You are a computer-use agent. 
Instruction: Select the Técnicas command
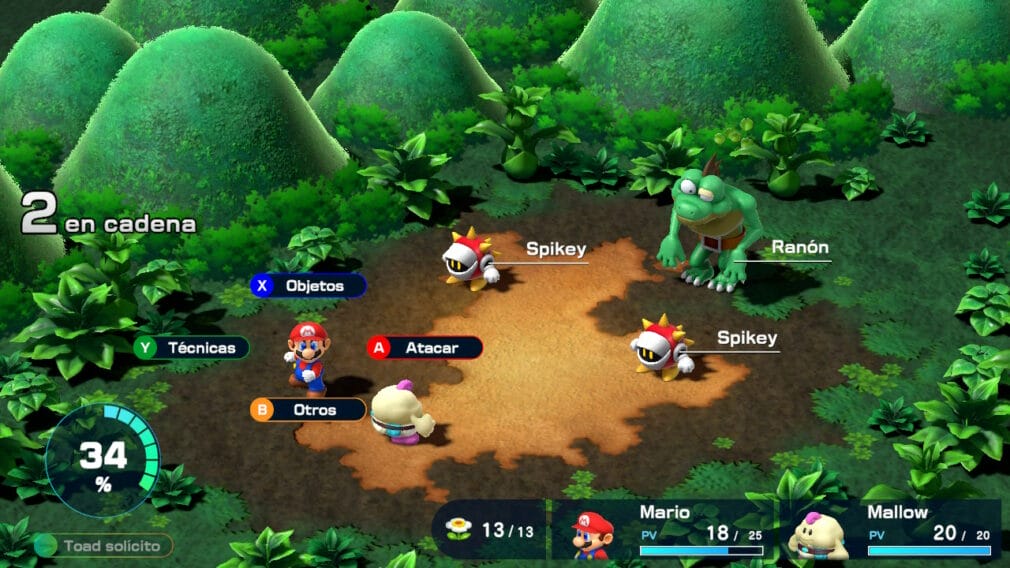[192, 348]
